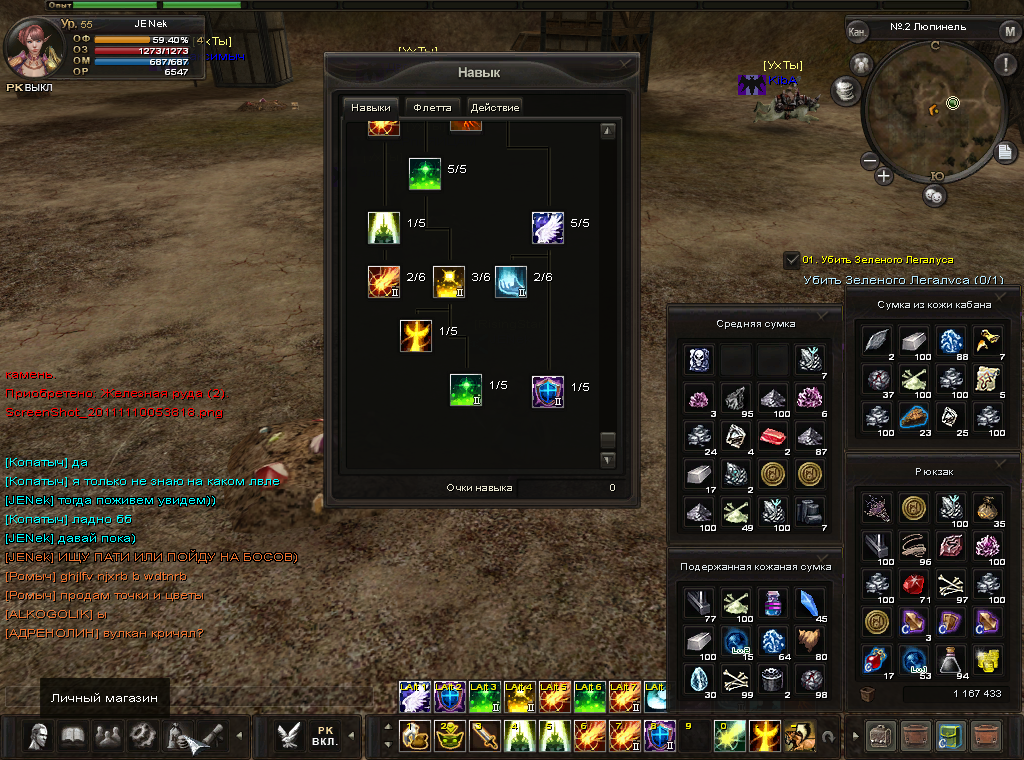Choose the blue shield skill at 1/5

pyautogui.click(x=548, y=391)
